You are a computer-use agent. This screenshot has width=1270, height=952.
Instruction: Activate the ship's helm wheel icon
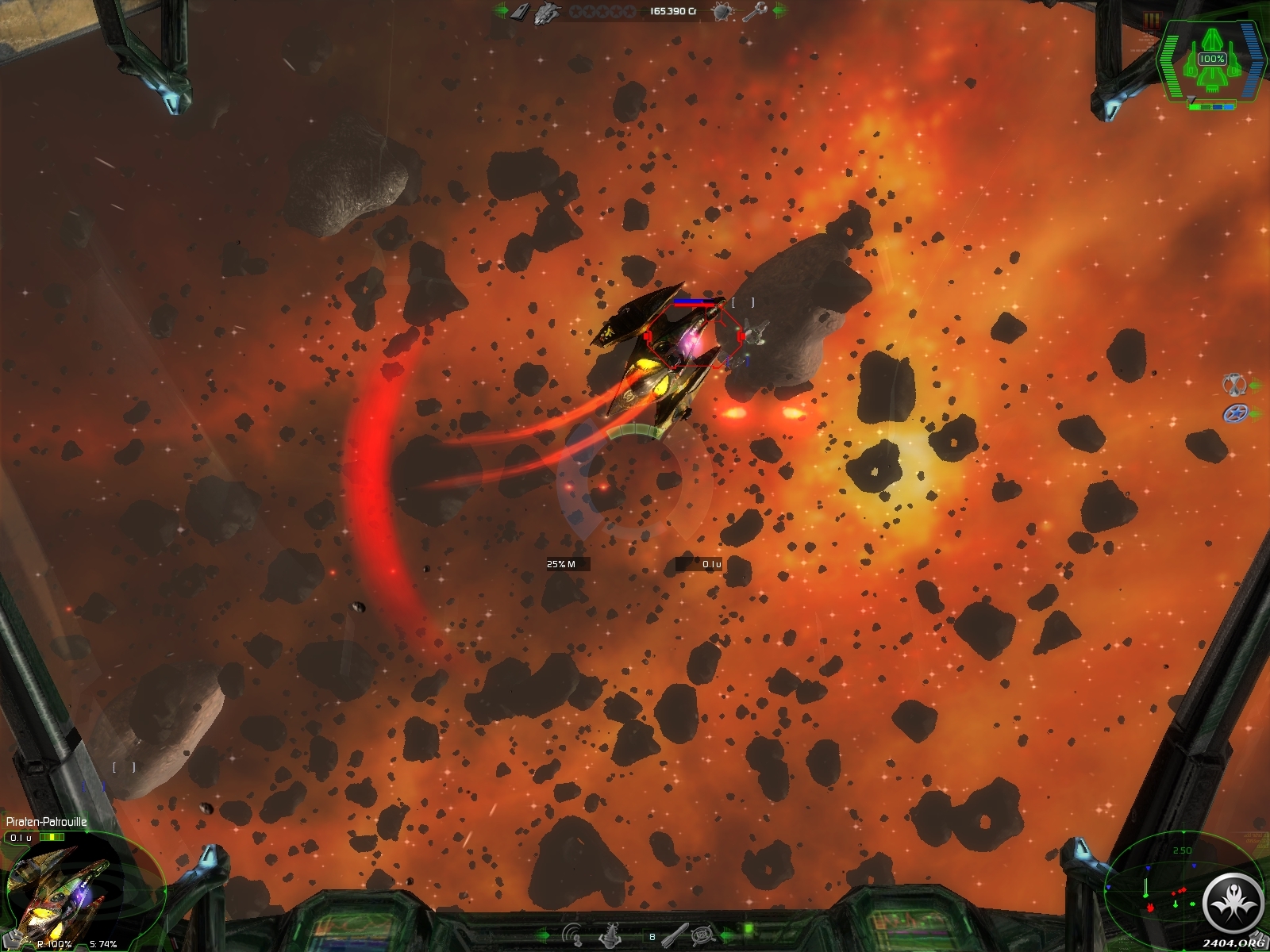click(x=702, y=935)
